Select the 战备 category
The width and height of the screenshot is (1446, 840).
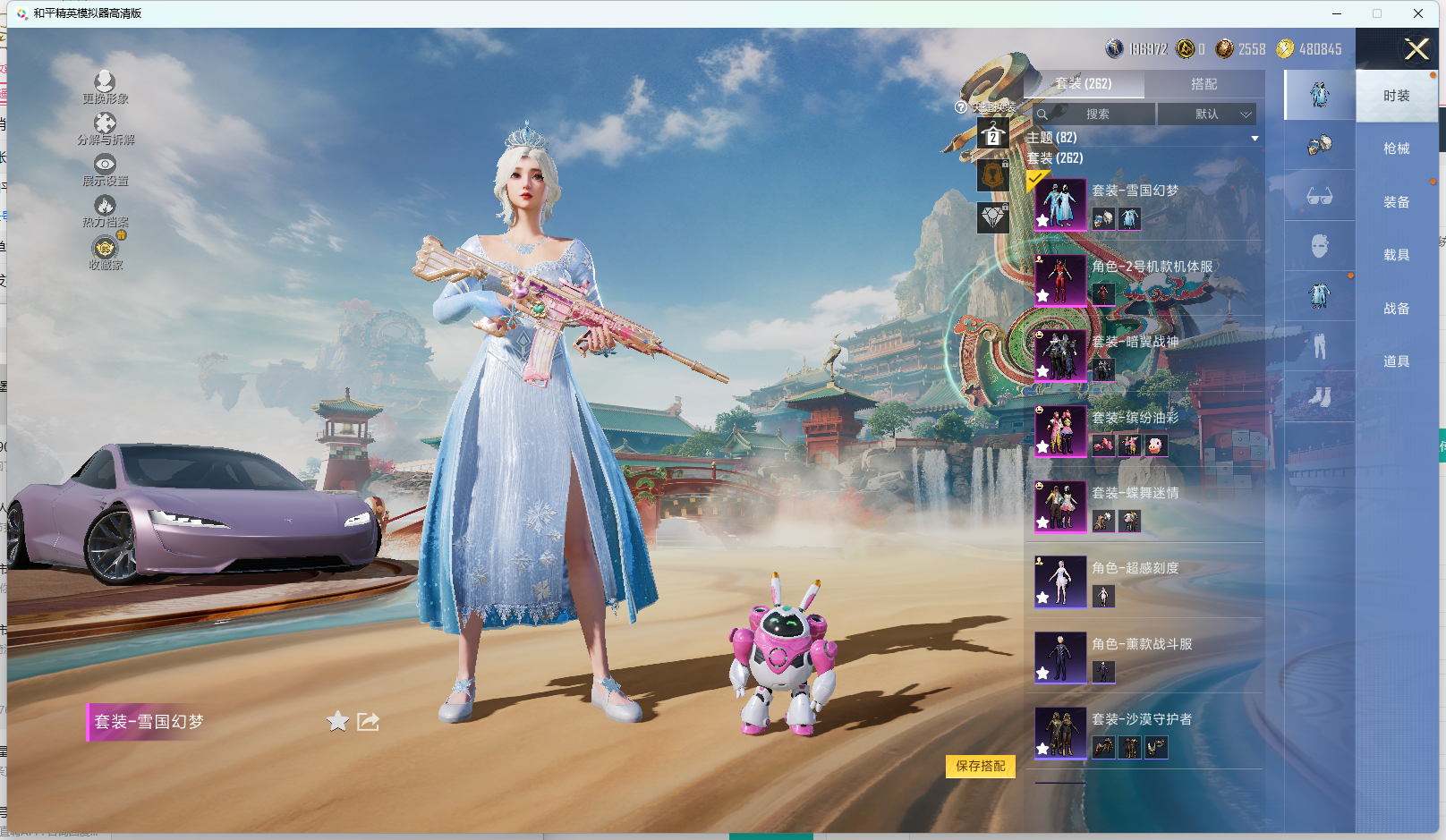coord(1396,309)
